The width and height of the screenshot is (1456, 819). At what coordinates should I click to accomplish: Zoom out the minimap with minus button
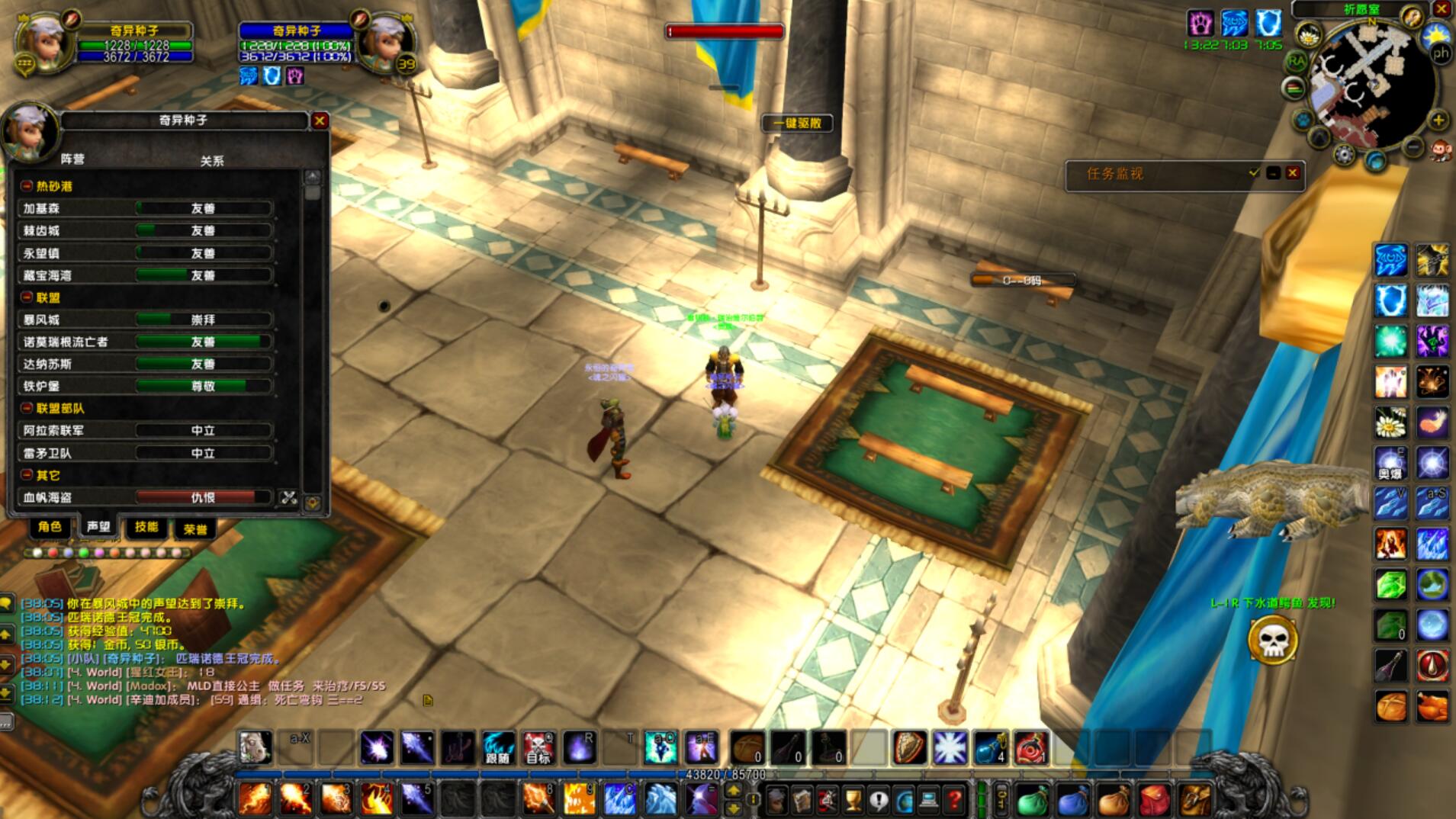click(1413, 145)
